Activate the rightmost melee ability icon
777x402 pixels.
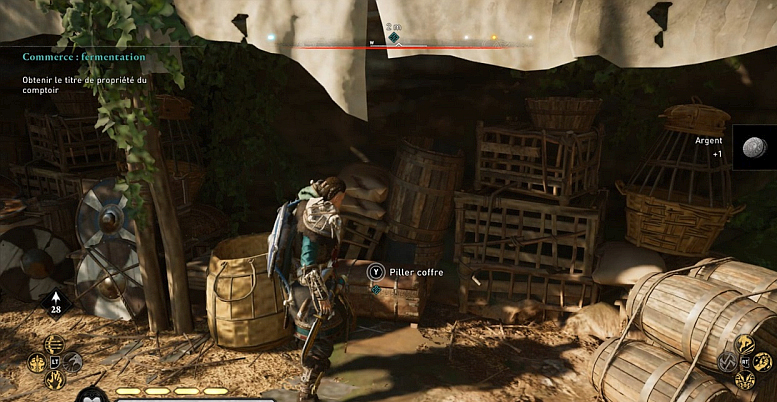point(765,361)
